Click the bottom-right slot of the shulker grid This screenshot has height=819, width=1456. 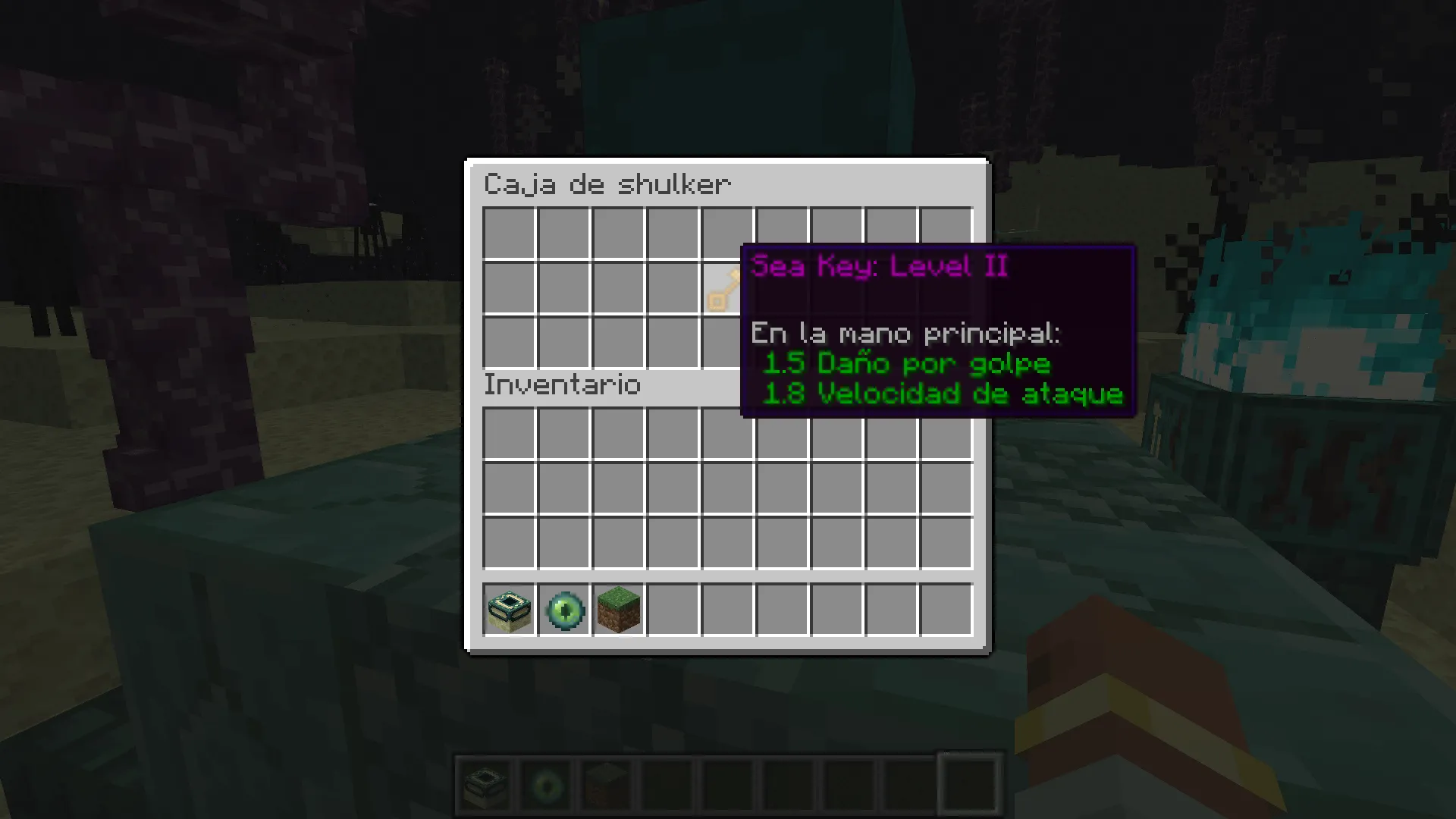tap(944, 341)
